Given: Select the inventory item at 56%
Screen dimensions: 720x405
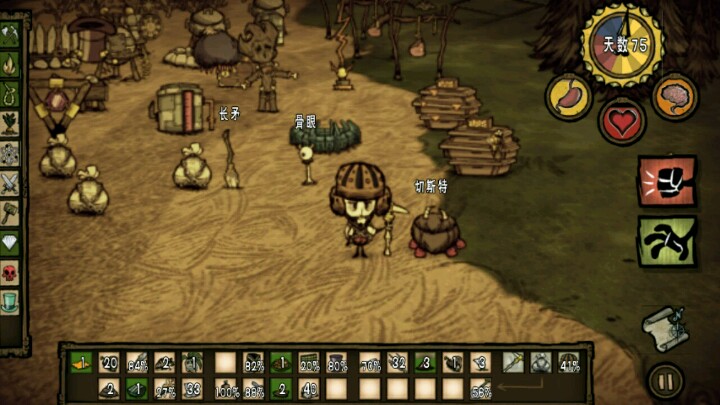Looking at the screenshot, I should (483, 389).
